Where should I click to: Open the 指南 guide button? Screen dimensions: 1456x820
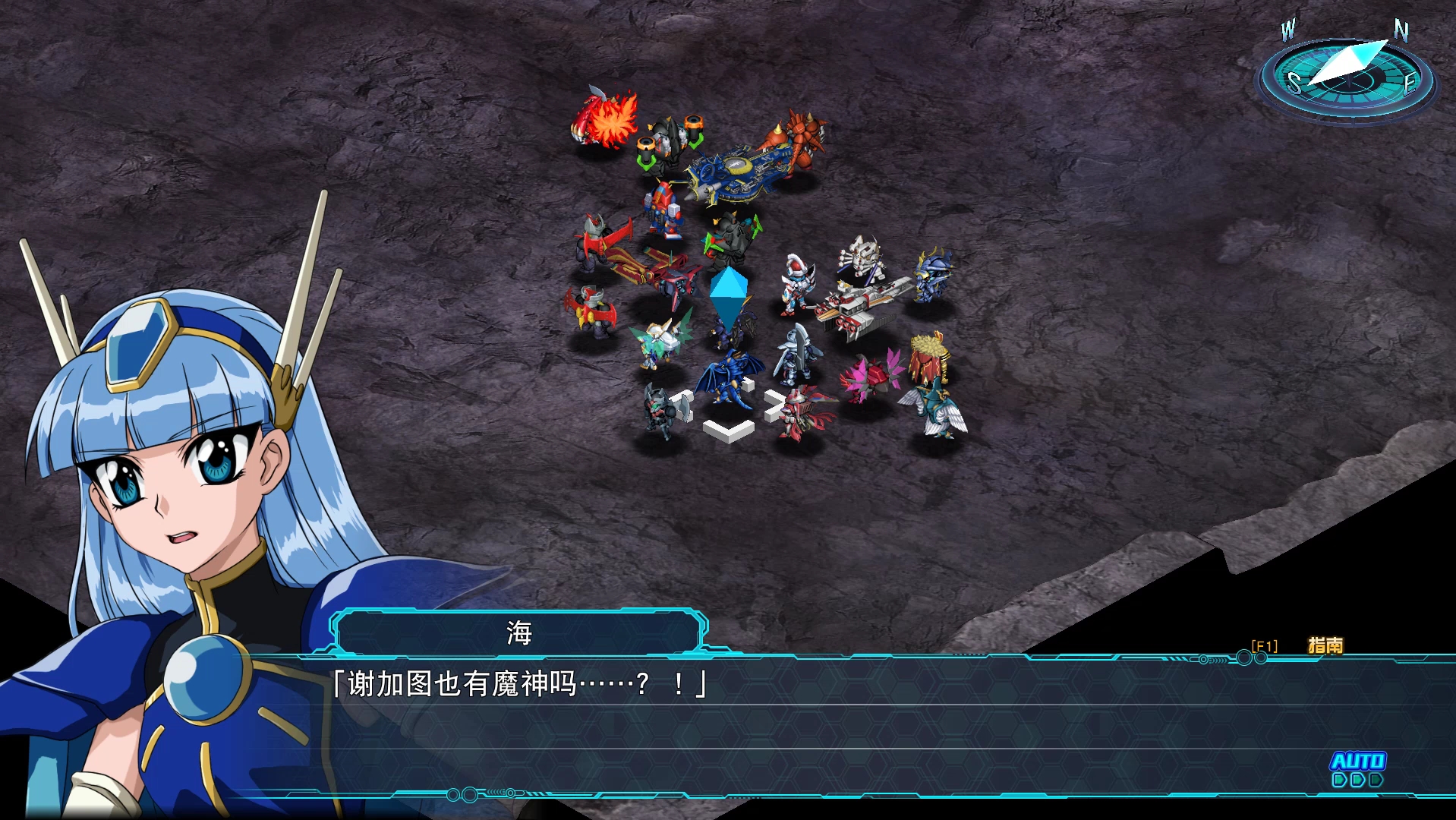pos(1325,645)
